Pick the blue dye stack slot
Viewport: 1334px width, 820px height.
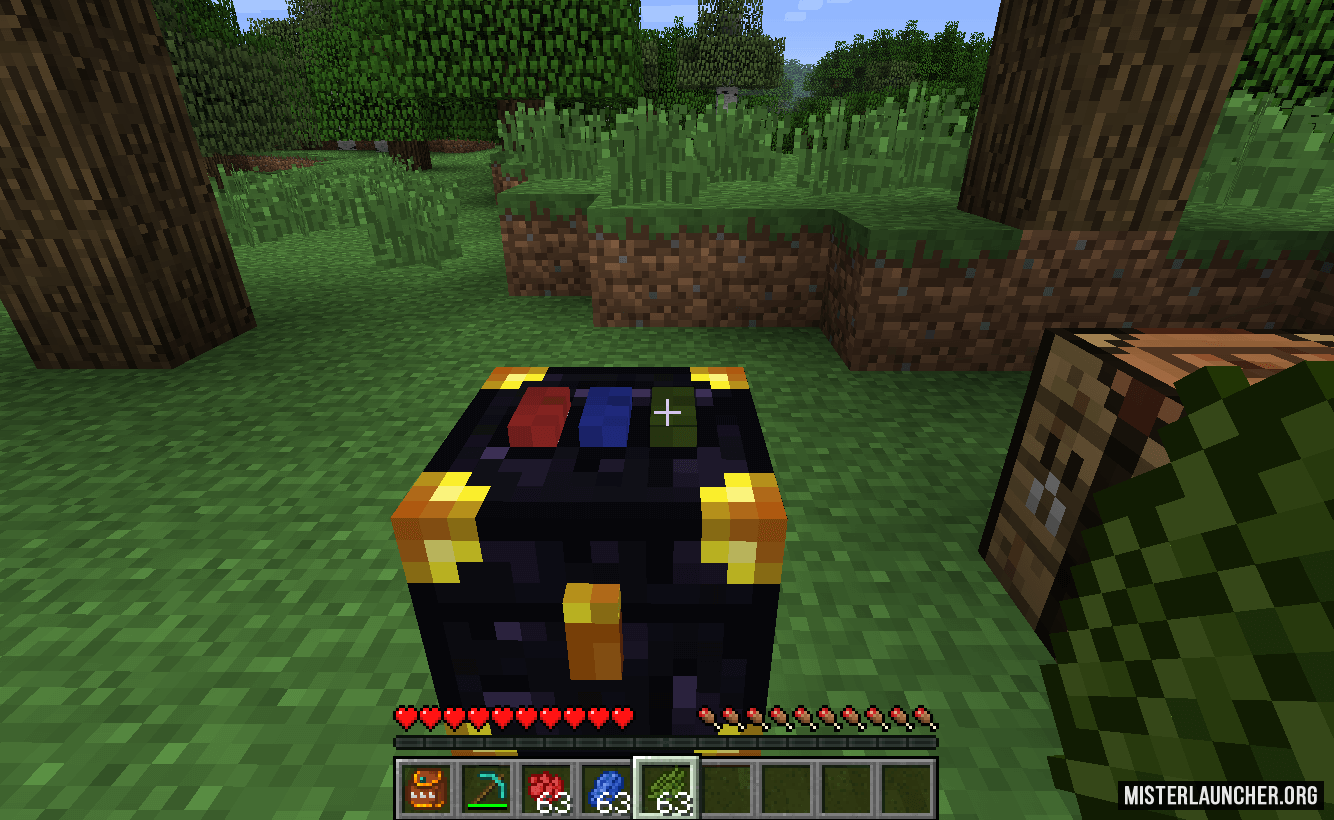point(606,788)
